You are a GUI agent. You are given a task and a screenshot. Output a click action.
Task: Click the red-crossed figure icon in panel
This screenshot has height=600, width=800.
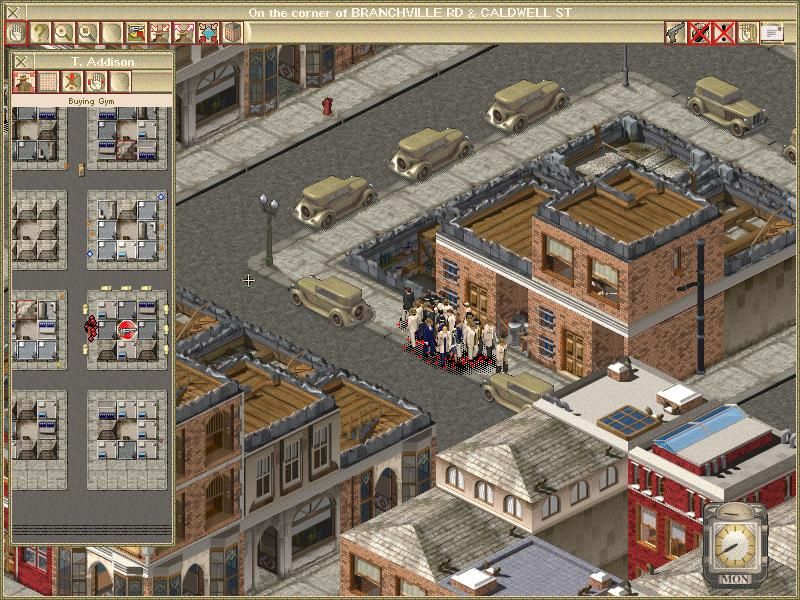point(72,81)
